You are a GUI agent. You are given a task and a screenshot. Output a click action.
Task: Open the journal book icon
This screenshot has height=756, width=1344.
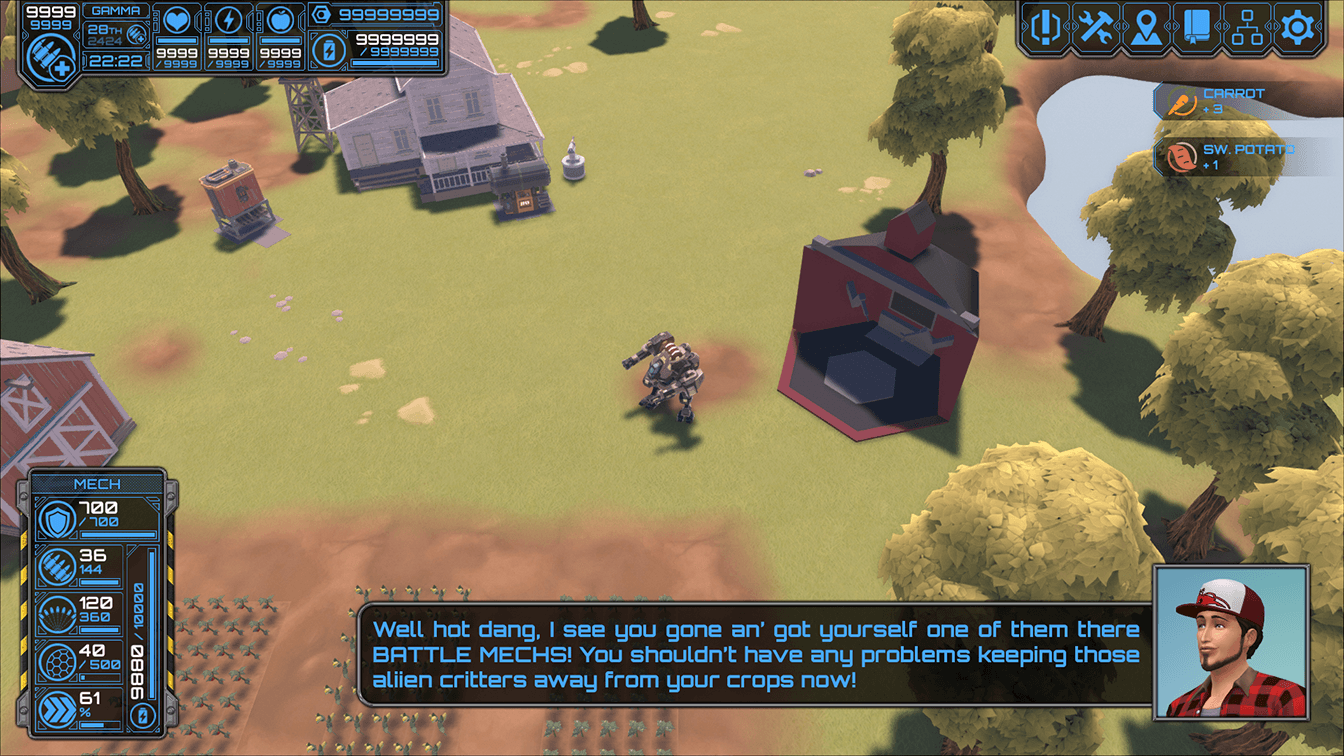coord(1197,26)
